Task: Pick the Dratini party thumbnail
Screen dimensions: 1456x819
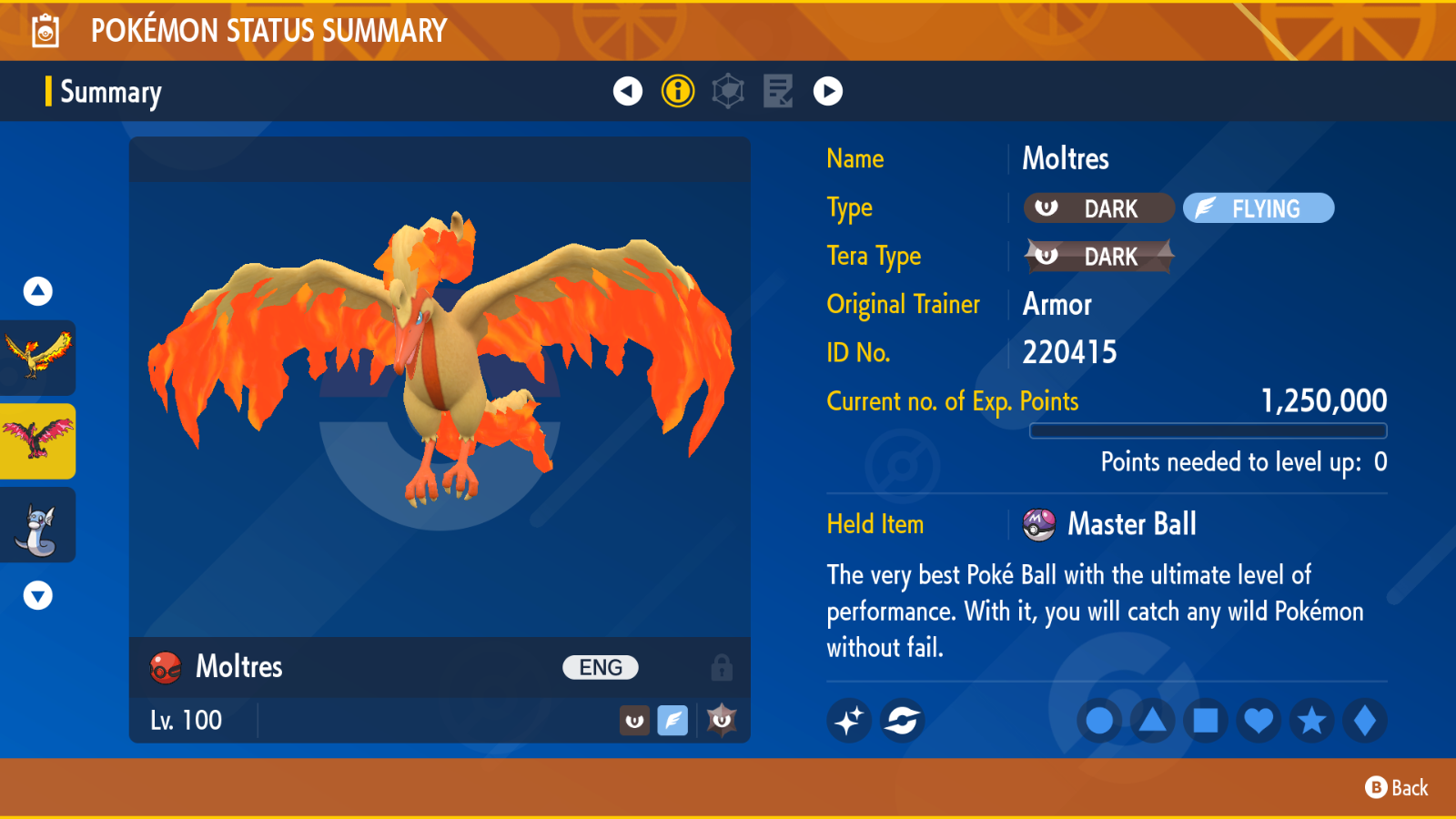Action: (x=38, y=525)
